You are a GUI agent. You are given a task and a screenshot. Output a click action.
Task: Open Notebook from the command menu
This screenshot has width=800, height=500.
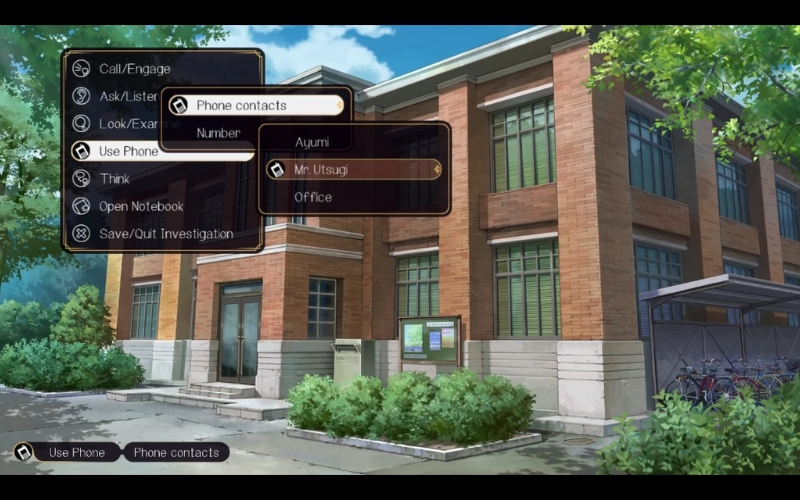click(140, 206)
